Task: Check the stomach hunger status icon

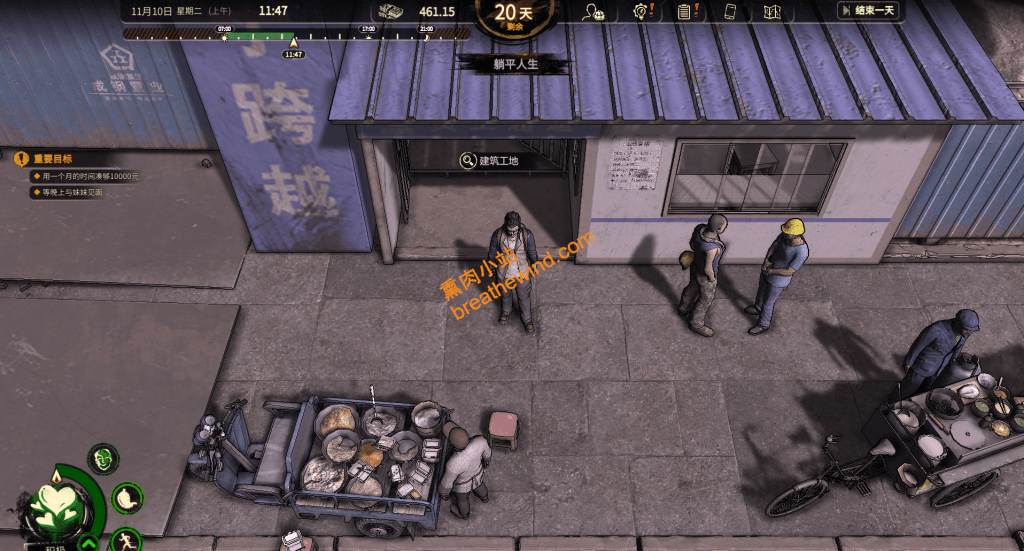Action: pos(126,497)
